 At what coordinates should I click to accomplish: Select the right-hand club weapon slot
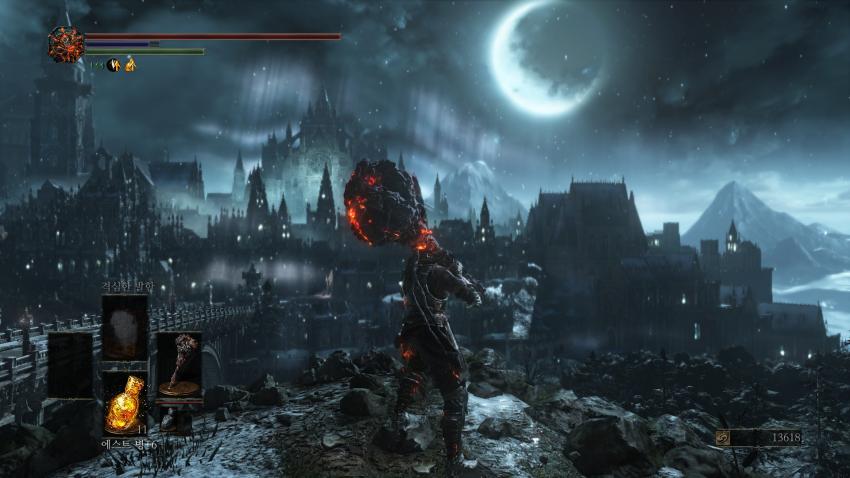178,365
